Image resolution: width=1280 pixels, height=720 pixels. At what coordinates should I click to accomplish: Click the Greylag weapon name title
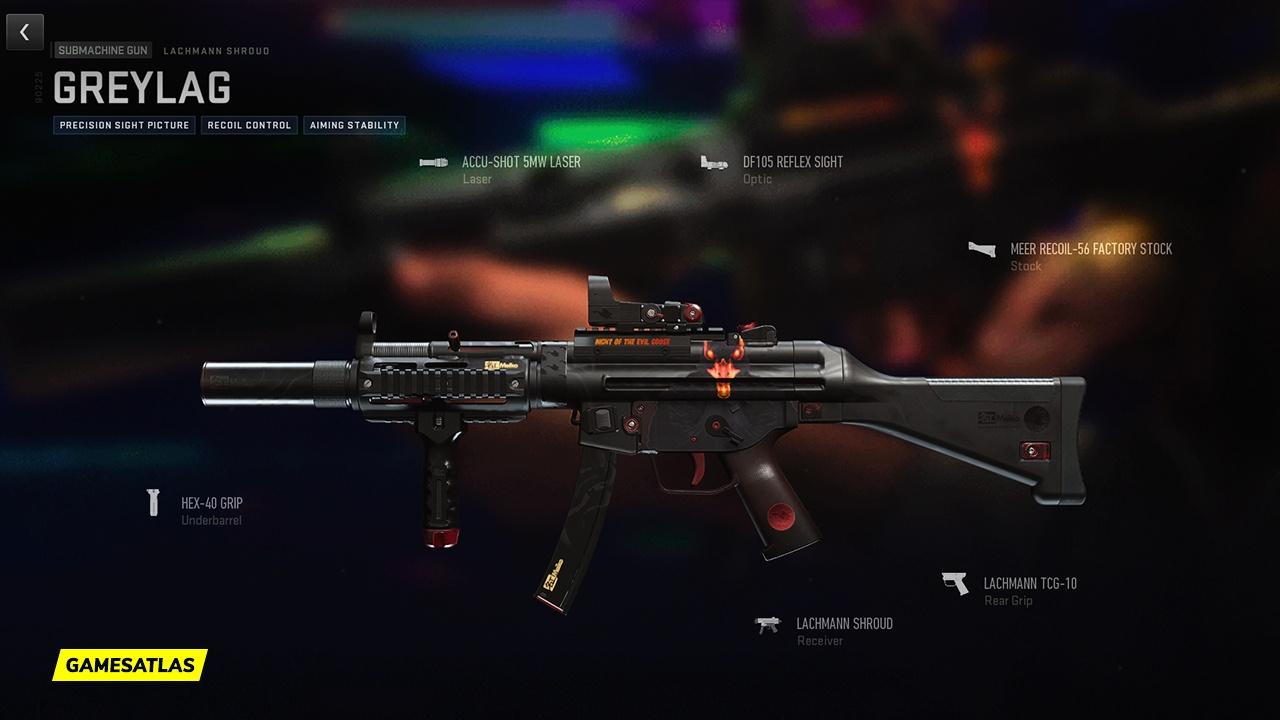[x=143, y=88]
